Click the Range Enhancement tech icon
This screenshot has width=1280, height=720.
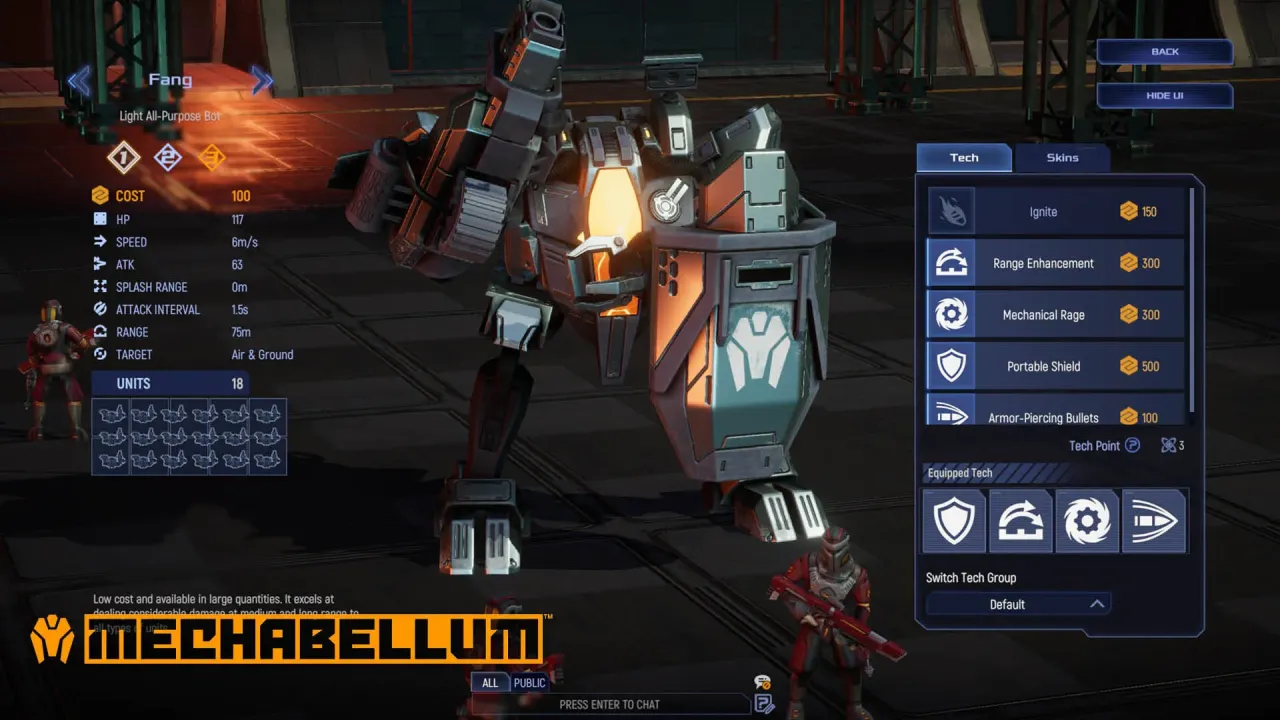(x=951, y=262)
